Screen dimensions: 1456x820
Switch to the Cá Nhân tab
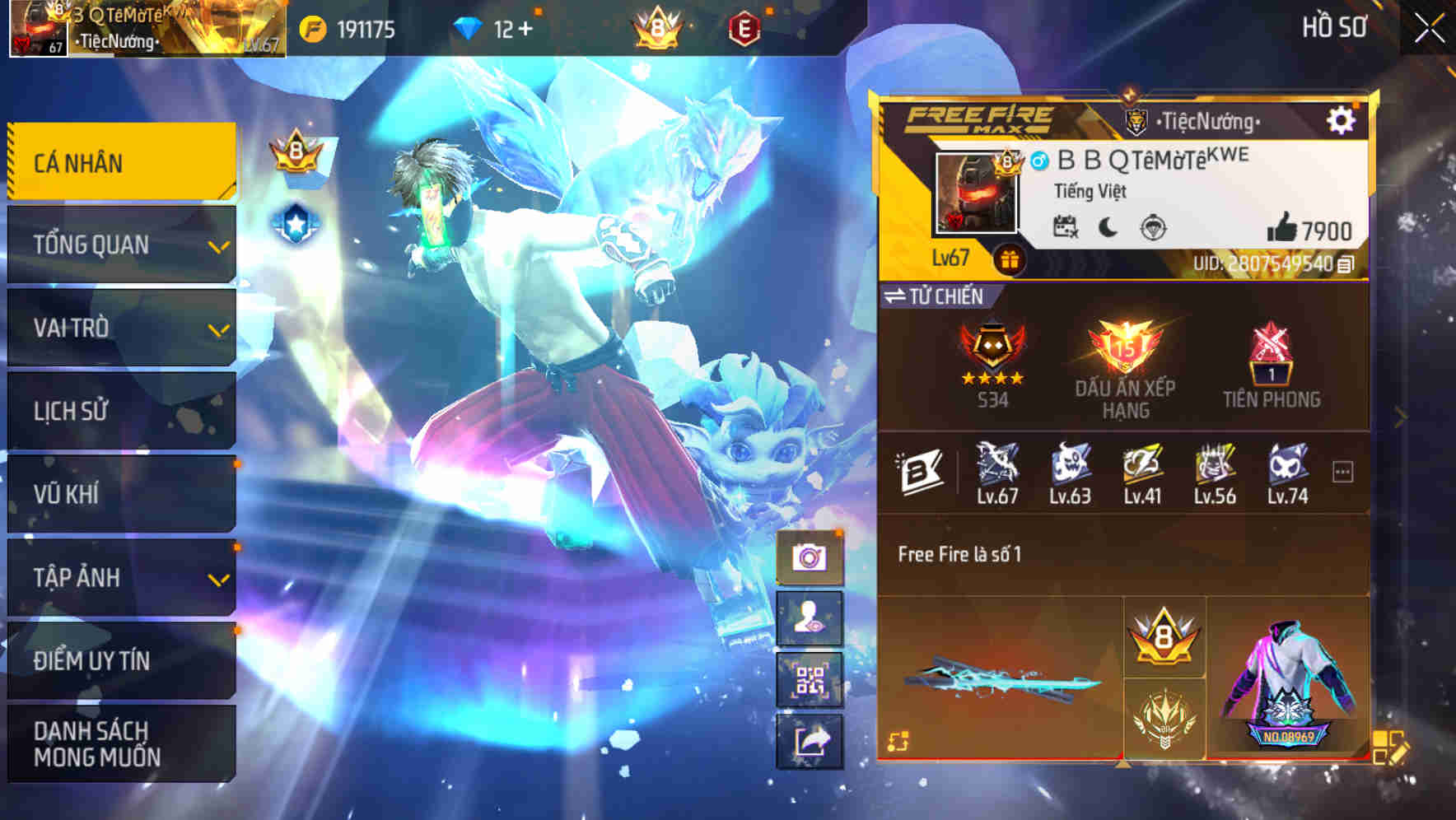pyautogui.click(x=119, y=162)
